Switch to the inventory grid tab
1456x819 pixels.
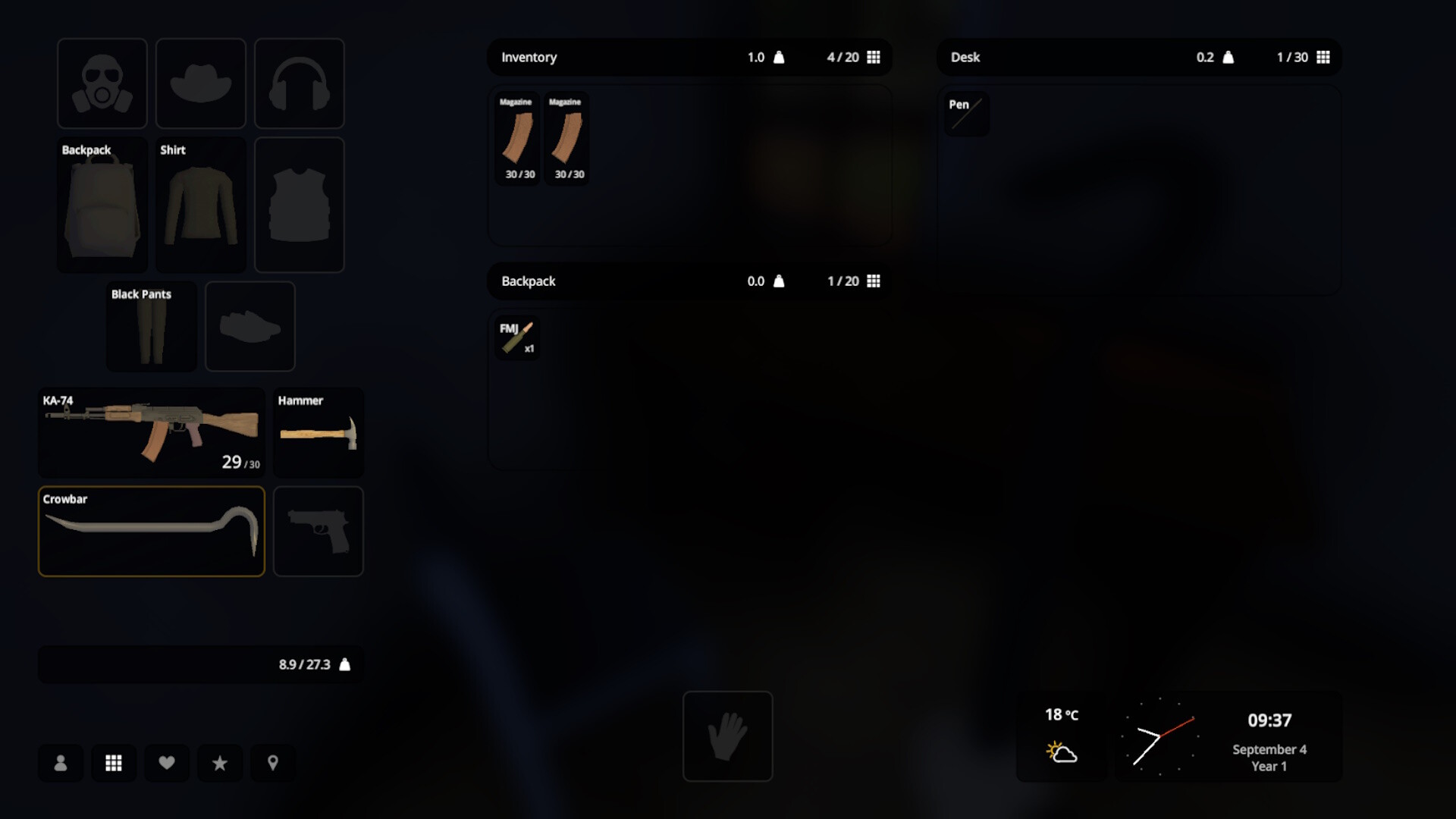tap(114, 764)
